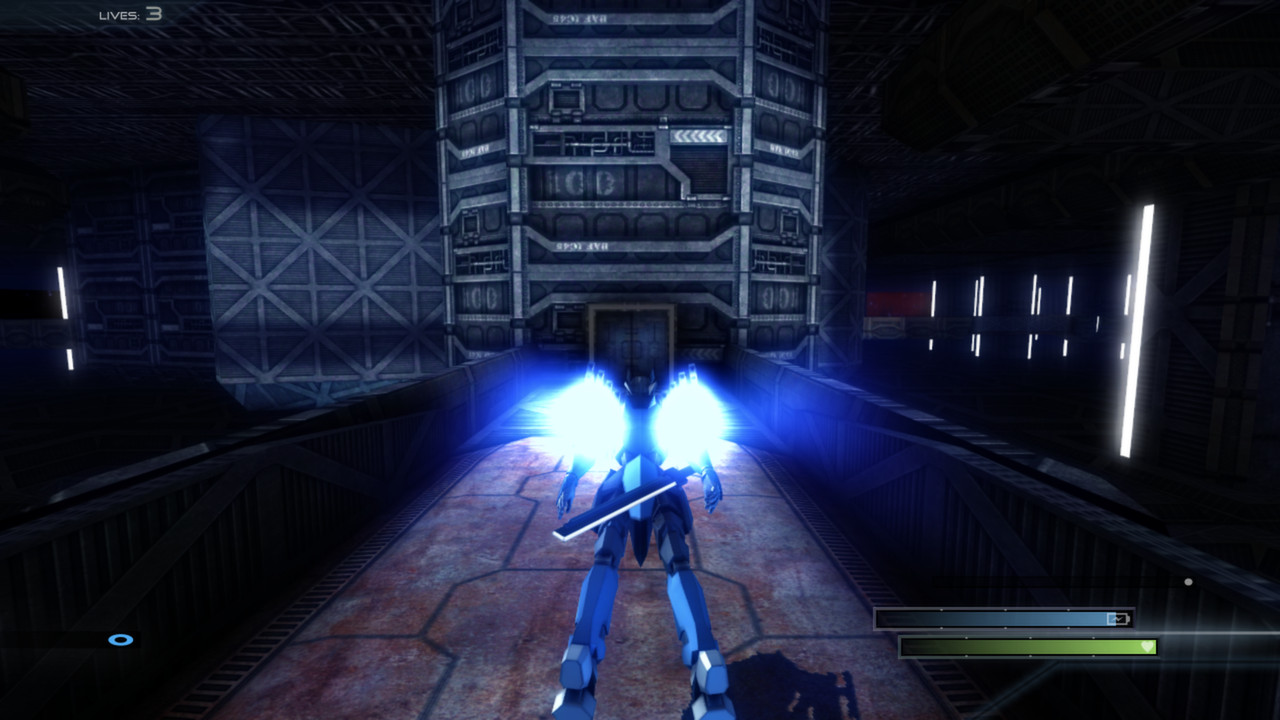Image resolution: width=1280 pixels, height=720 pixels.
Task: Click the chevron panel on the central tower
Action: click(x=698, y=136)
